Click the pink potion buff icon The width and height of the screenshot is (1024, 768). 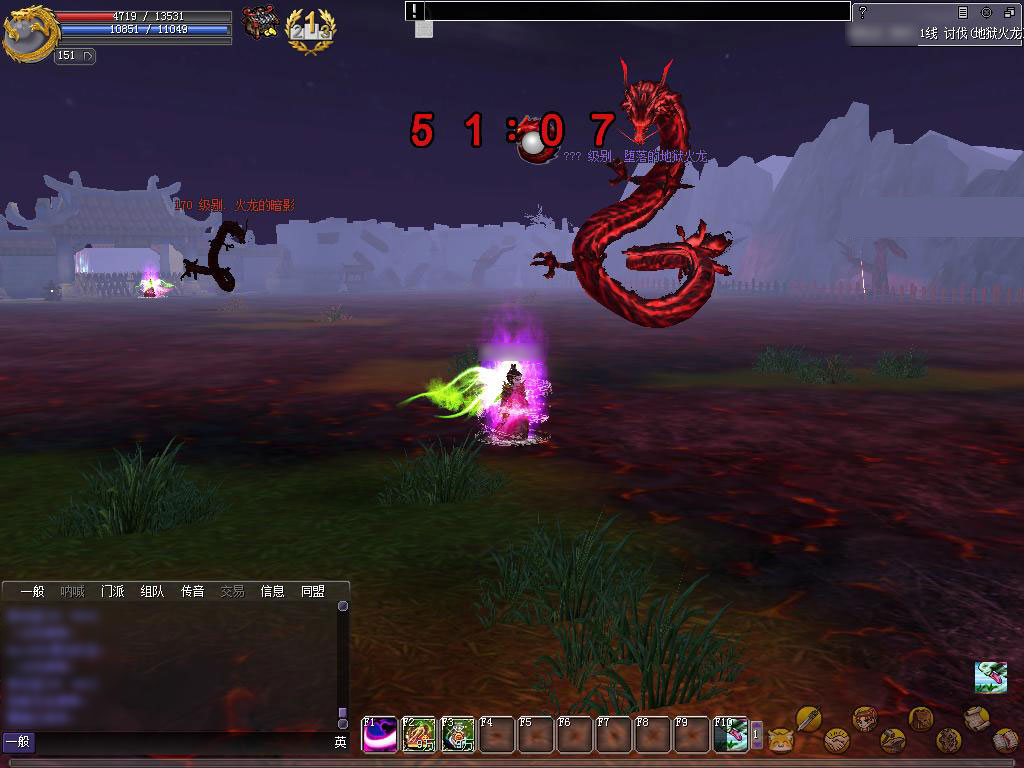tap(990, 677)
